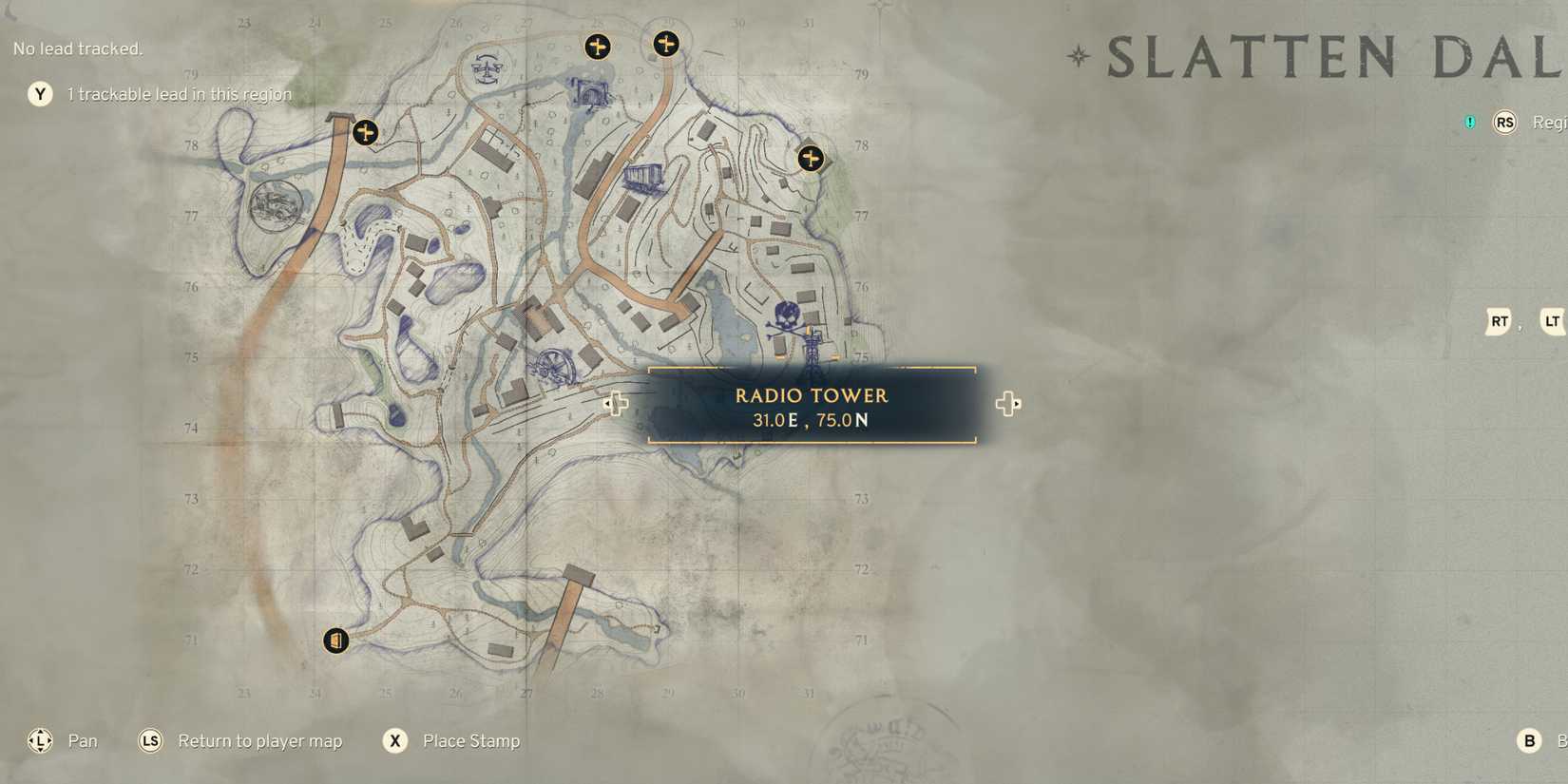The height and width of the screenshot is (784, 1568).
Task: Select the cross marker near grid 29-30 top
Action: tap(666, 44)
